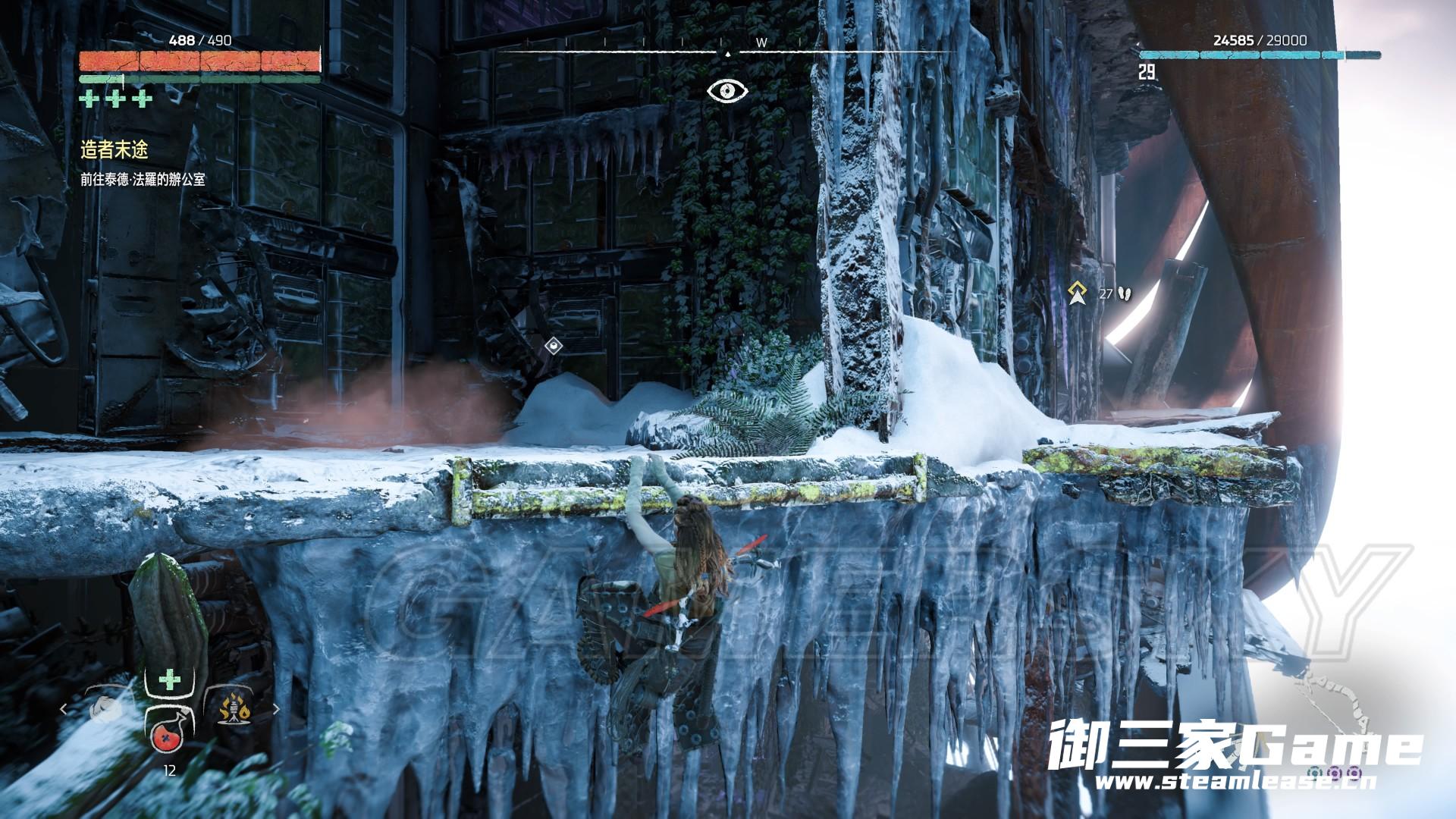This screenshot has width=1456, height=819.
Task: Select the yellow quest waypoint marker
Action: coord(1076,293)
